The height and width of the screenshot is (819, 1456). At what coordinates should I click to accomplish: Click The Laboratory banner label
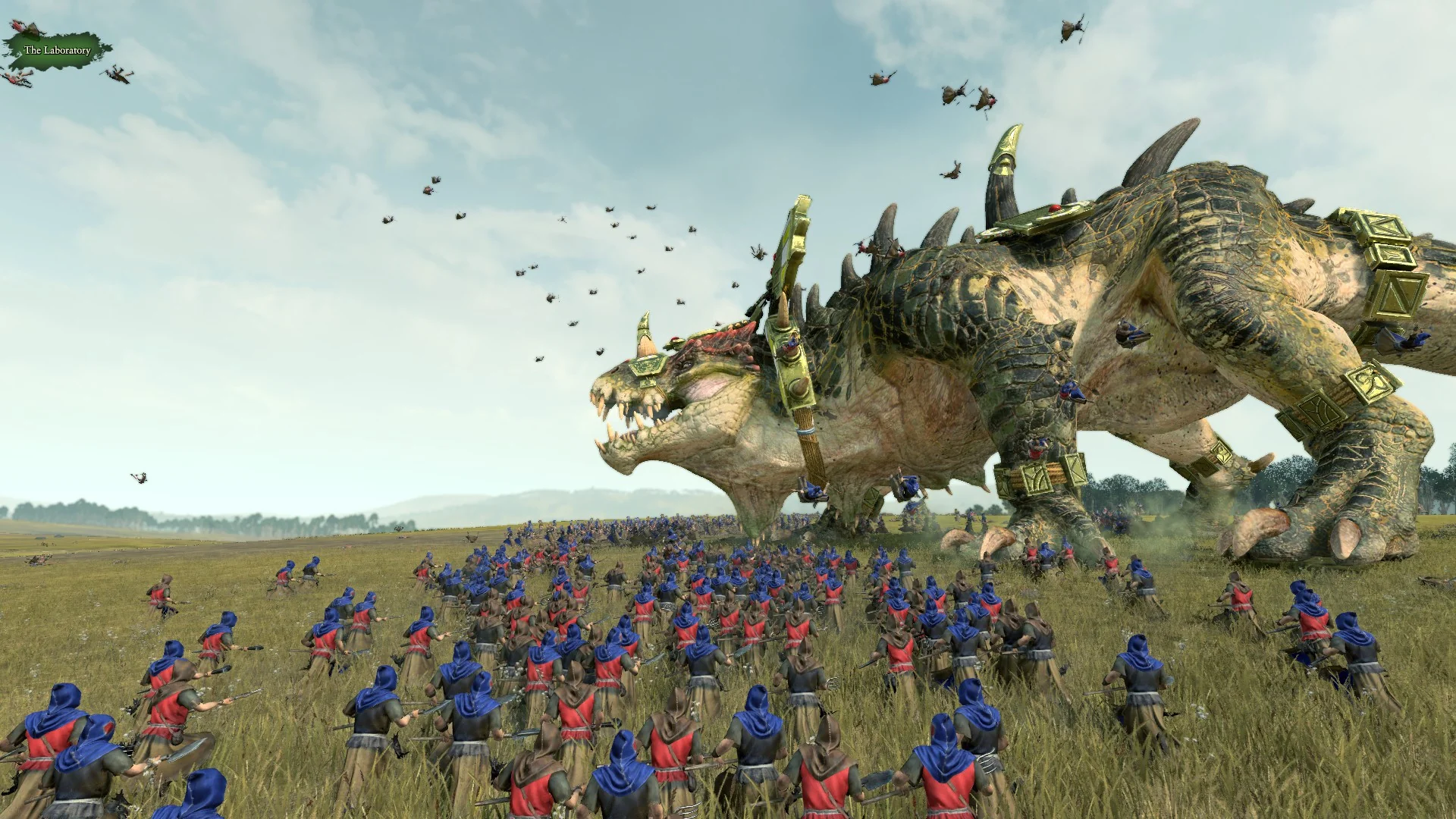coord(57,50)
